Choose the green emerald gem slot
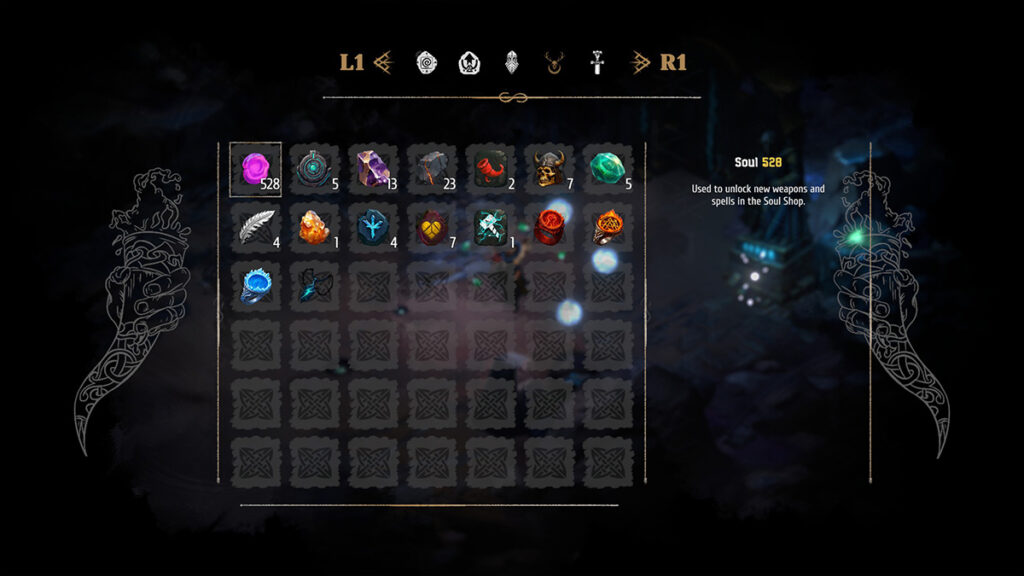Image resolution: width=1024 pixels, height=576 pixels. click(x=607, y=169)
